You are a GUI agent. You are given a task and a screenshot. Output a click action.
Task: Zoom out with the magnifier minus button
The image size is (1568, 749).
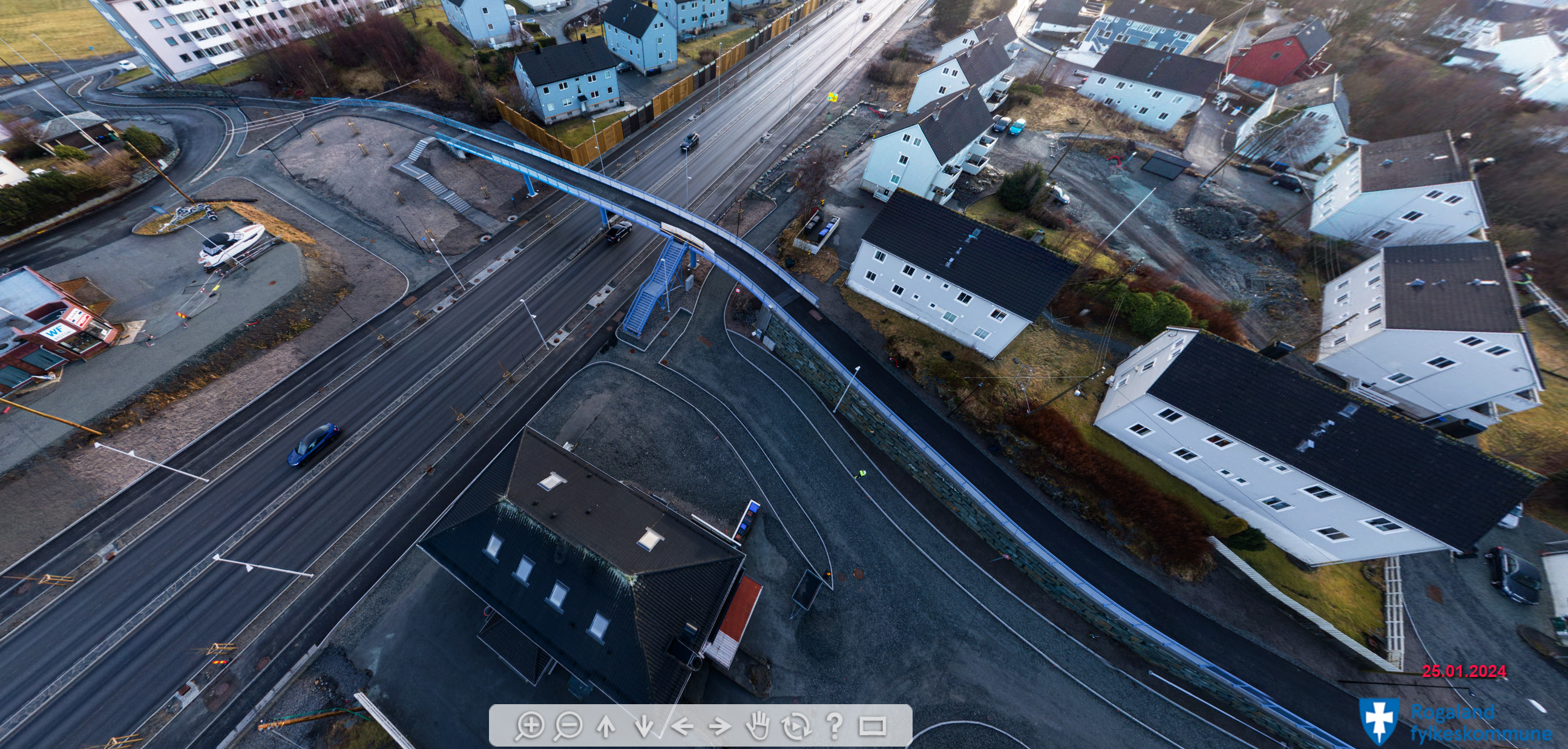[568, 726]
